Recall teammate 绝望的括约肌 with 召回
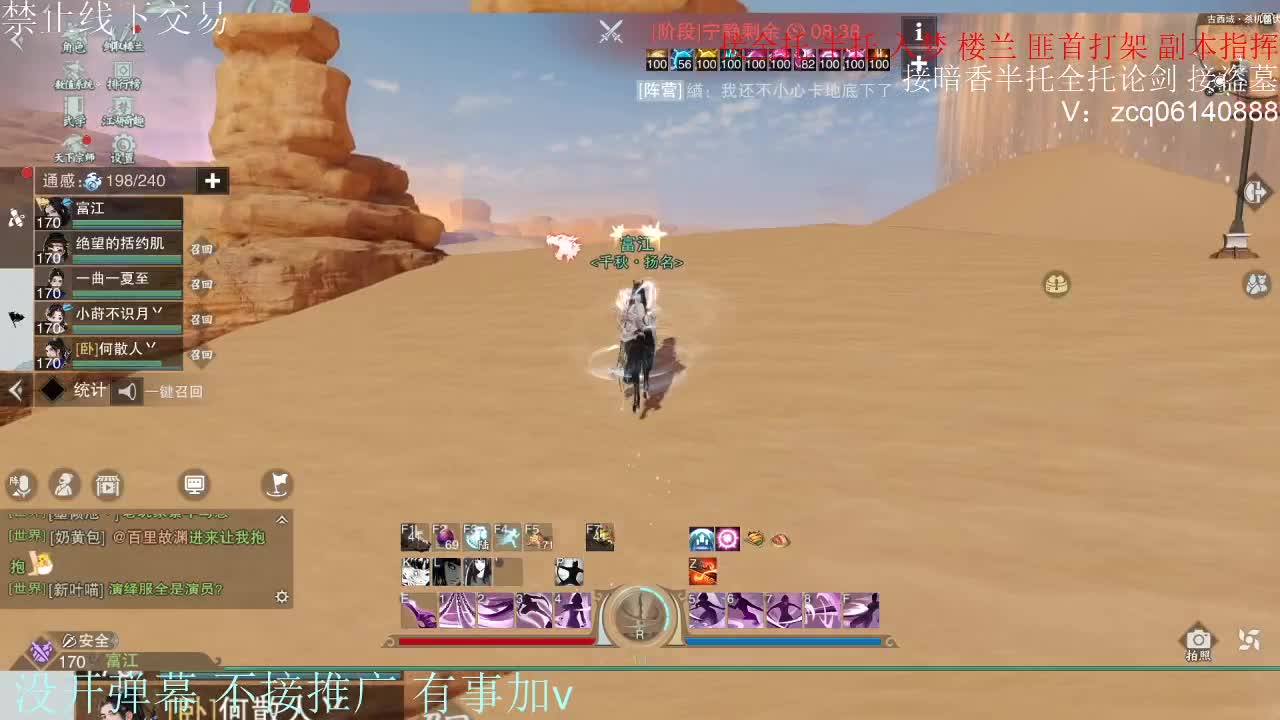Viewport: 1280px width, 720px height. pos(202,249)
